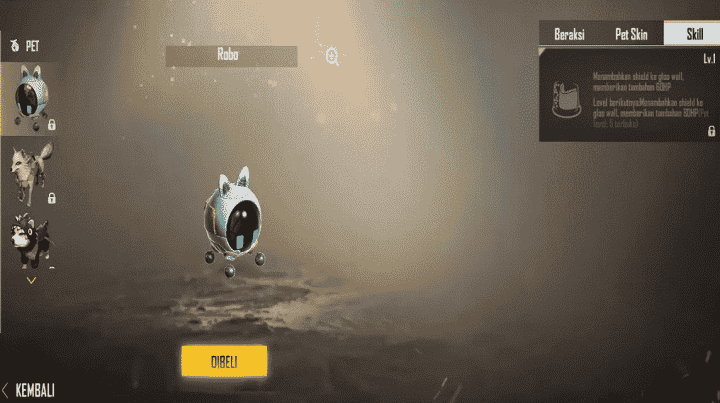Image resolution: width=720 pixels, height=403 pixels.
Task: Select the Skill tab
Action: click(692, 34)
